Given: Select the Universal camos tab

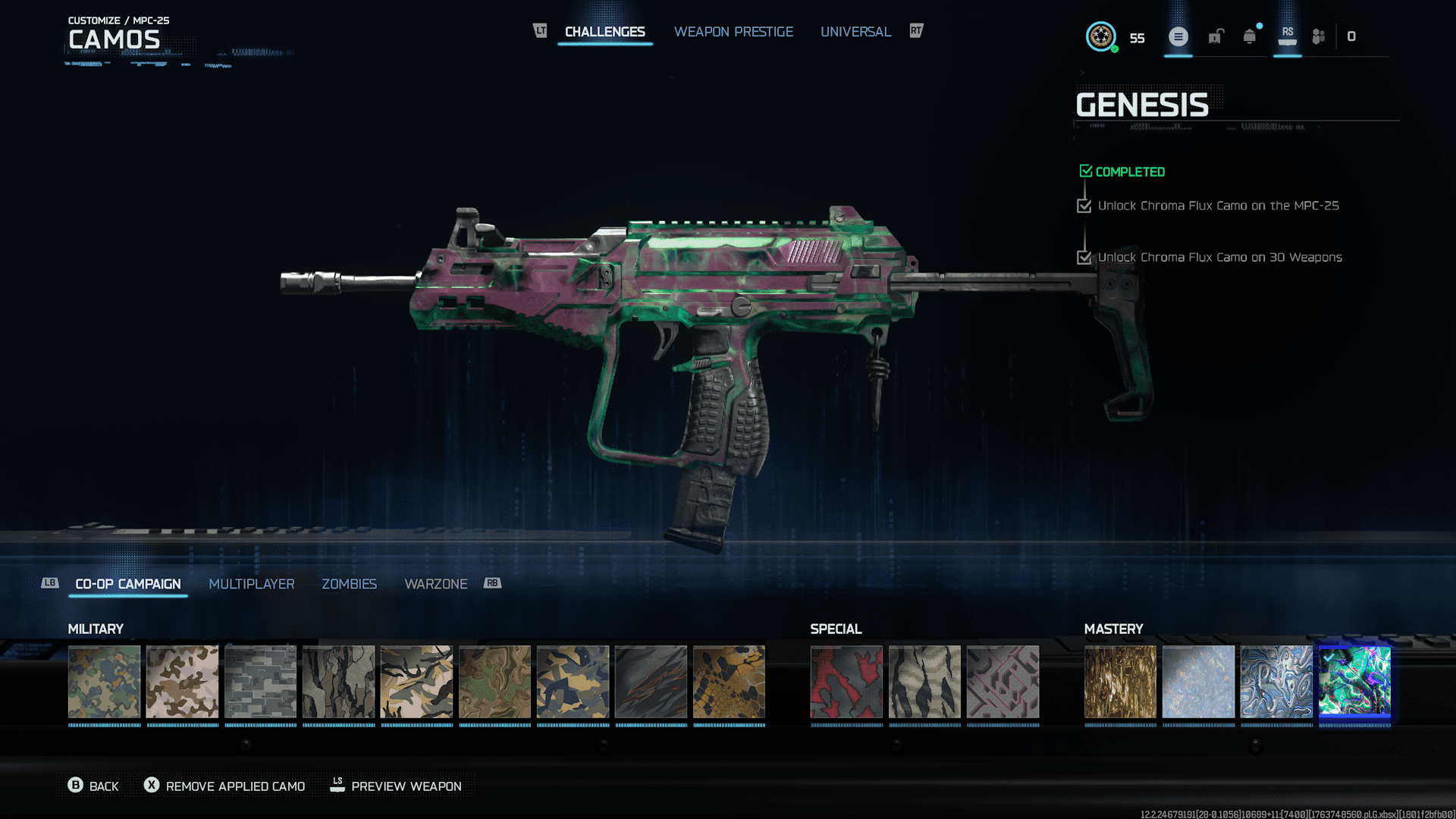Looking at the screenshot, I should (855, 32).
